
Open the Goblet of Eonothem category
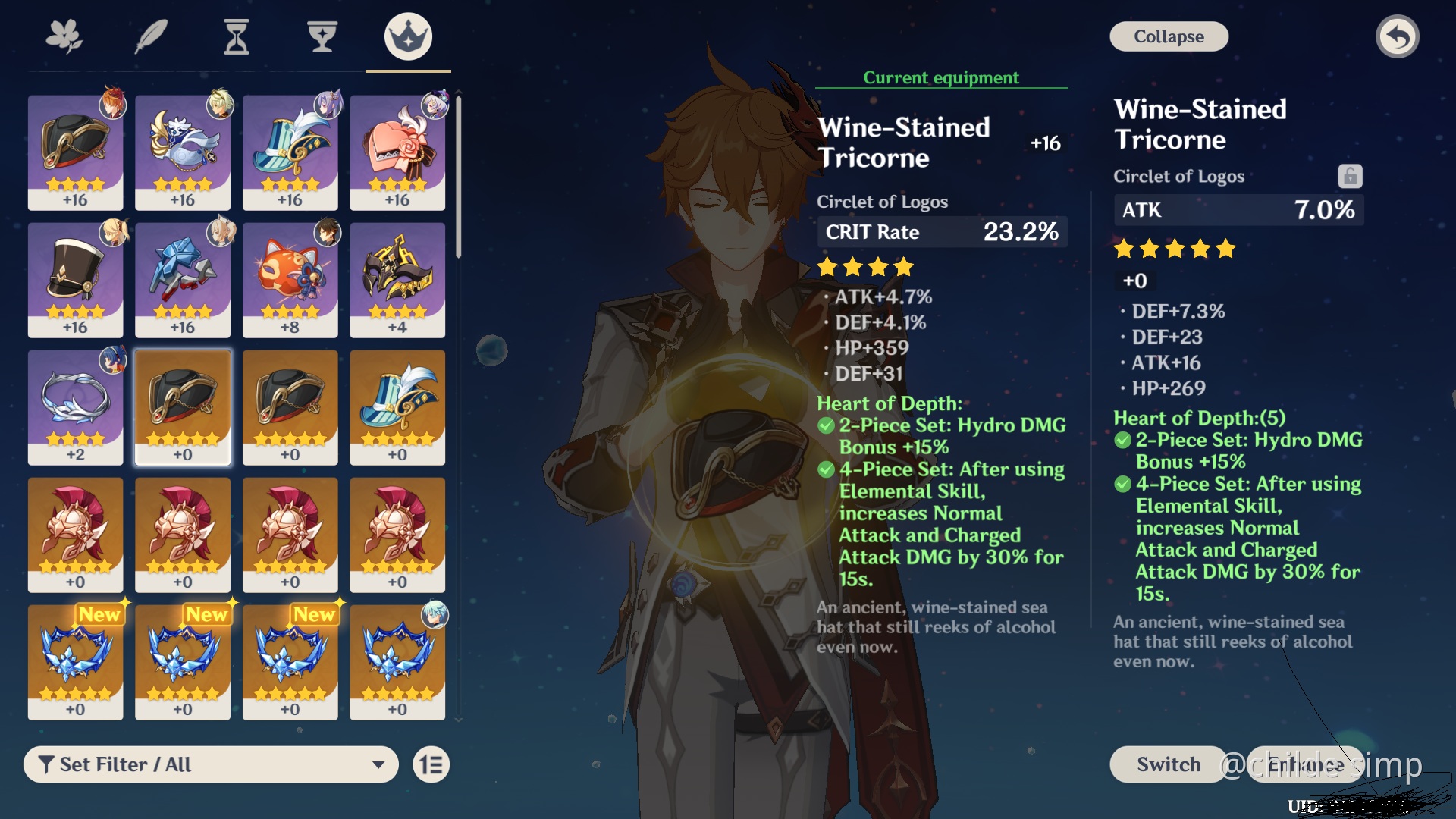(322, 36)
